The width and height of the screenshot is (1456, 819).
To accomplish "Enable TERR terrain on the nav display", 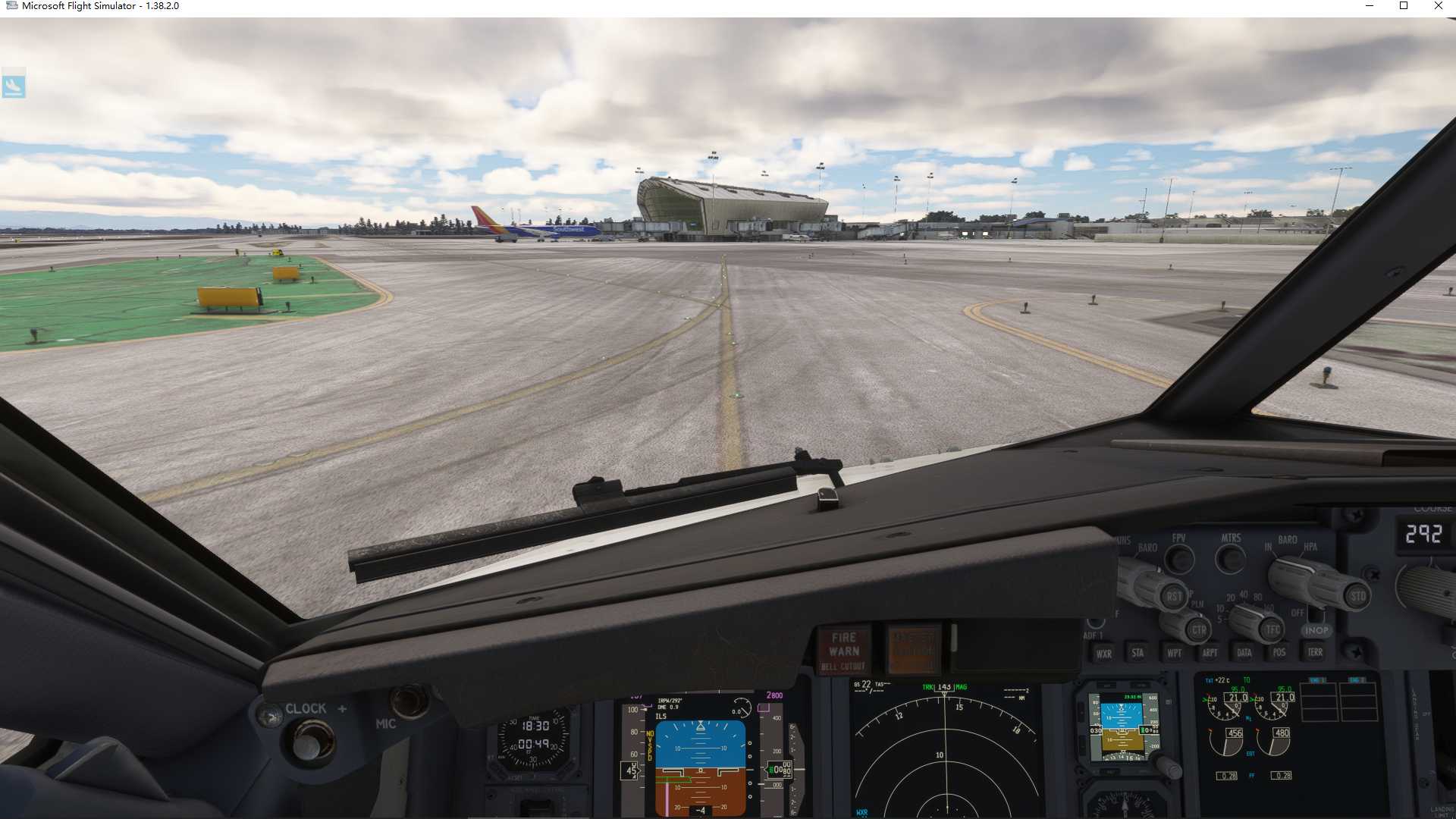I will coord(1316,653).
